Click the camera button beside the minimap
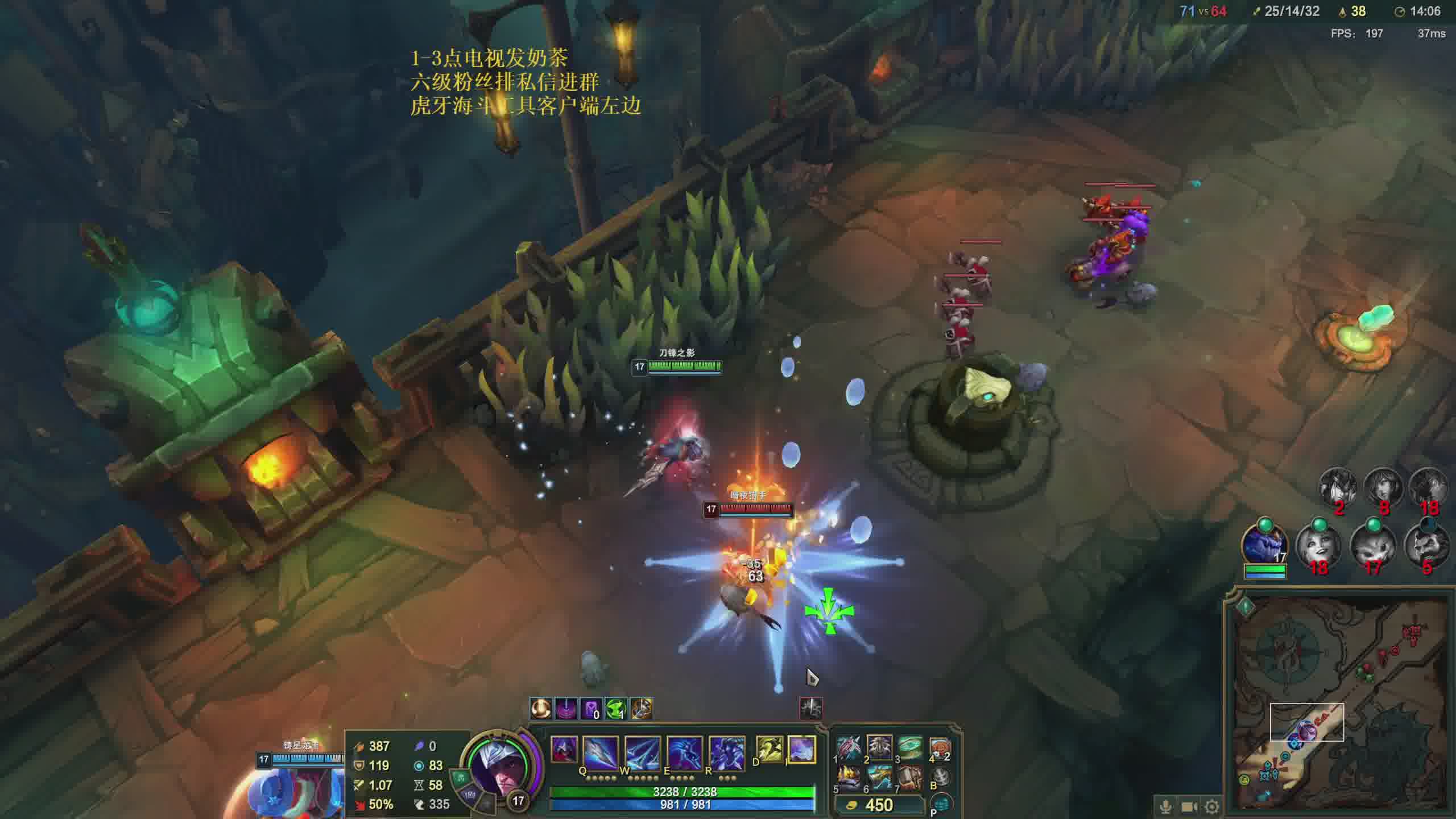The height and width of the screenshot is (819, 1456). tap(1189, 806)
